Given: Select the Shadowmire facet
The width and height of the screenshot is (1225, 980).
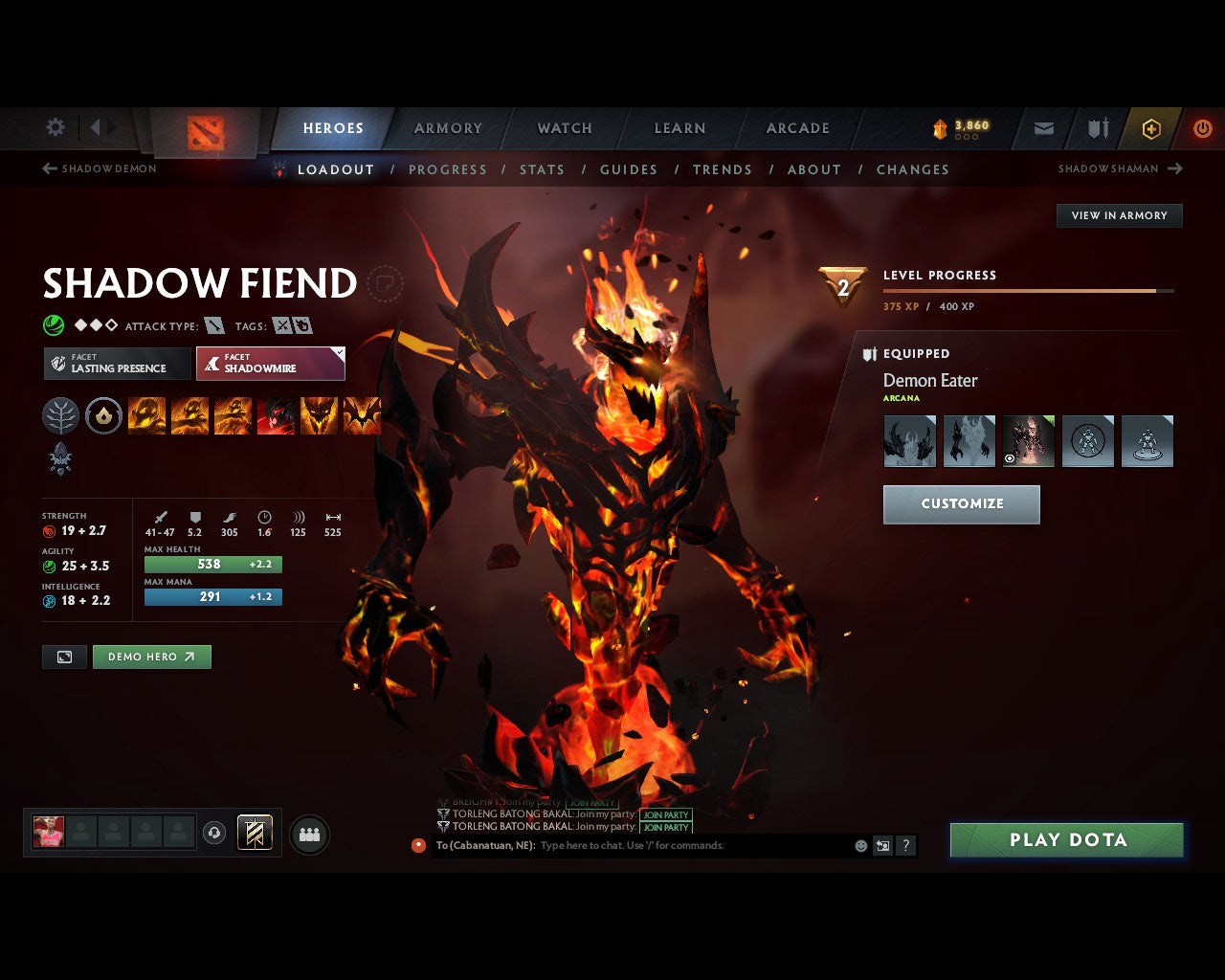Looking at the screenshot, I should [270, 364].
